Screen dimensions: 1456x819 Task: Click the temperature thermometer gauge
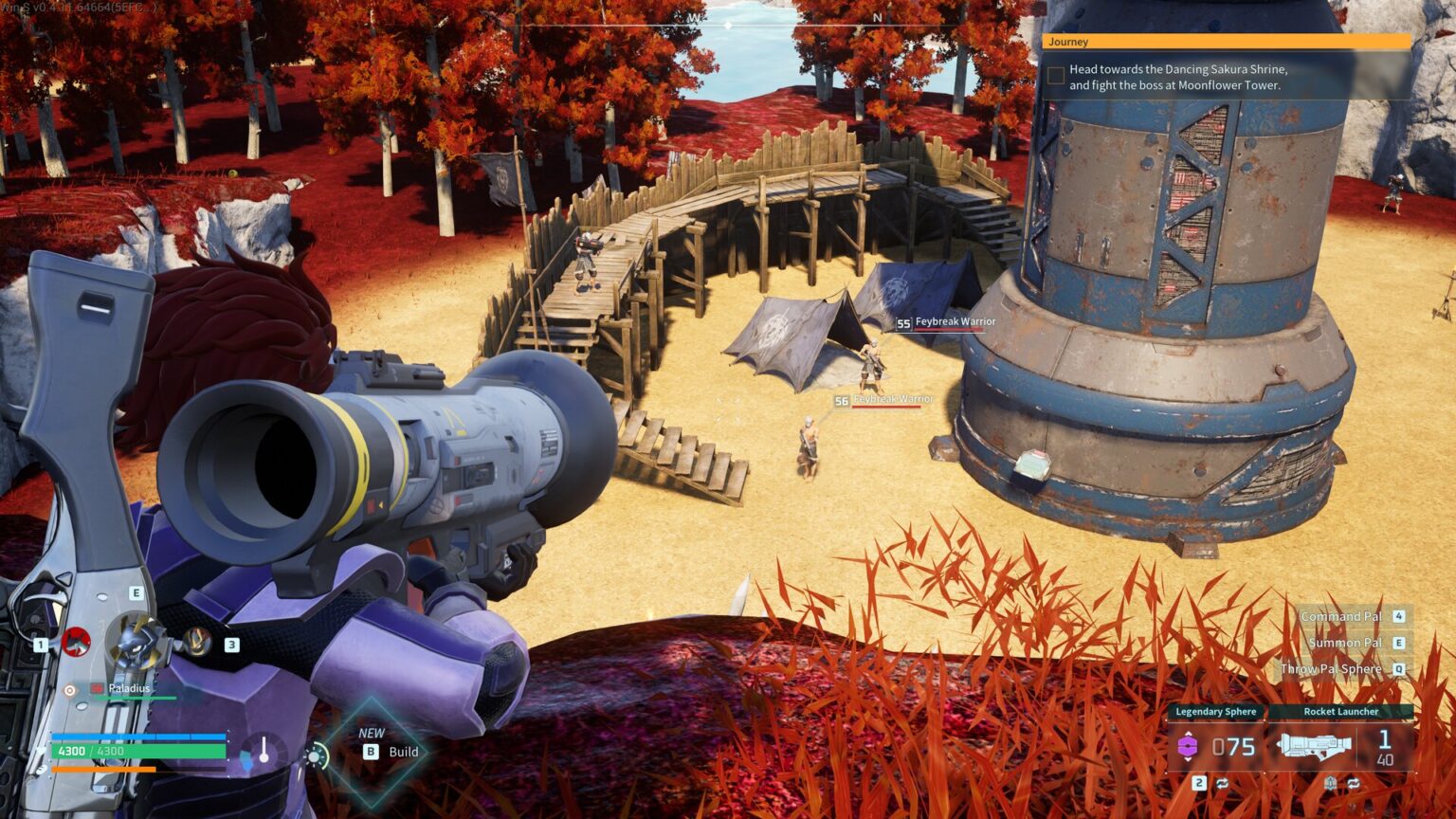264,752
